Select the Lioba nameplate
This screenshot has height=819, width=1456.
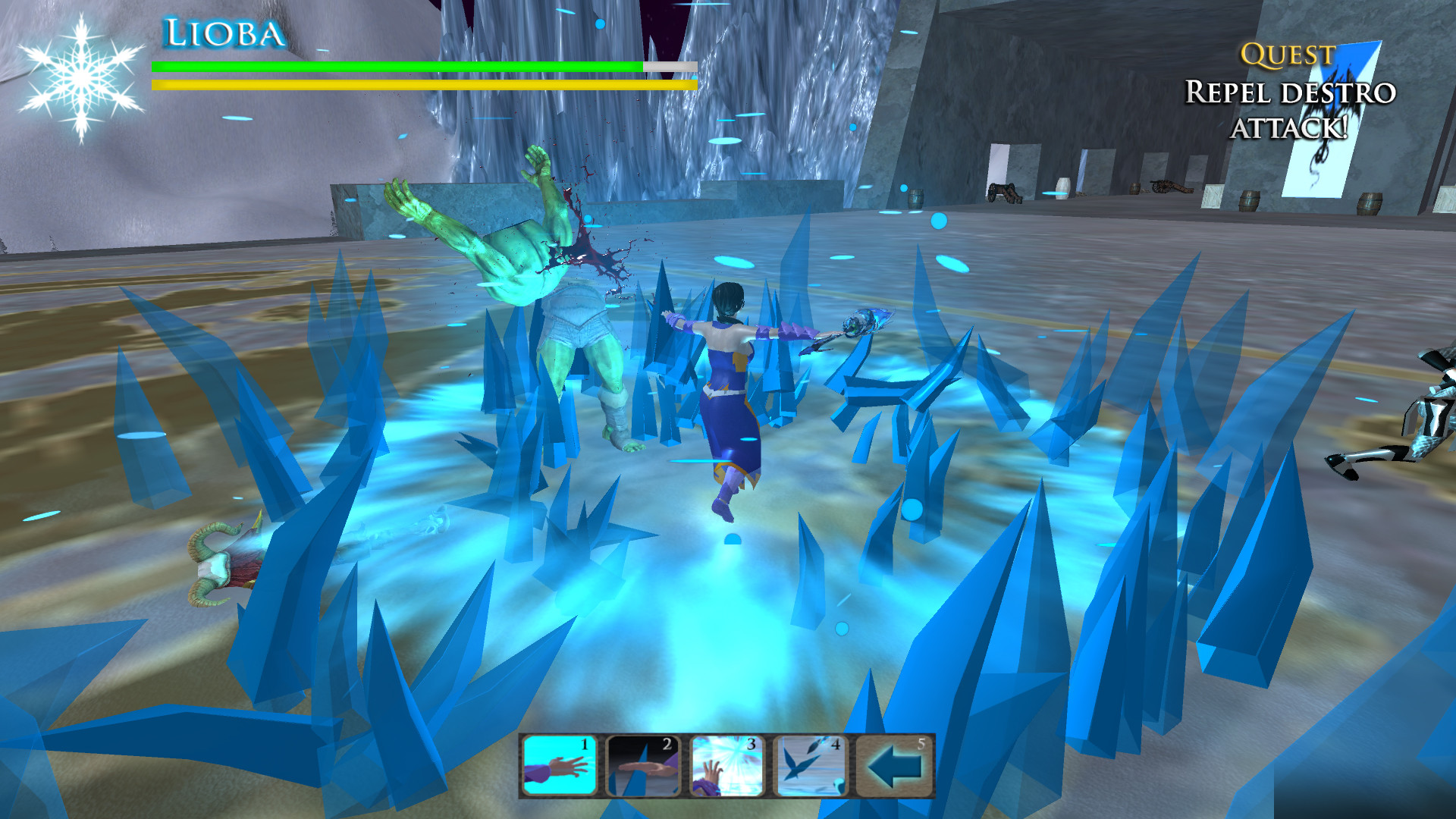click(x=224, y=32)
